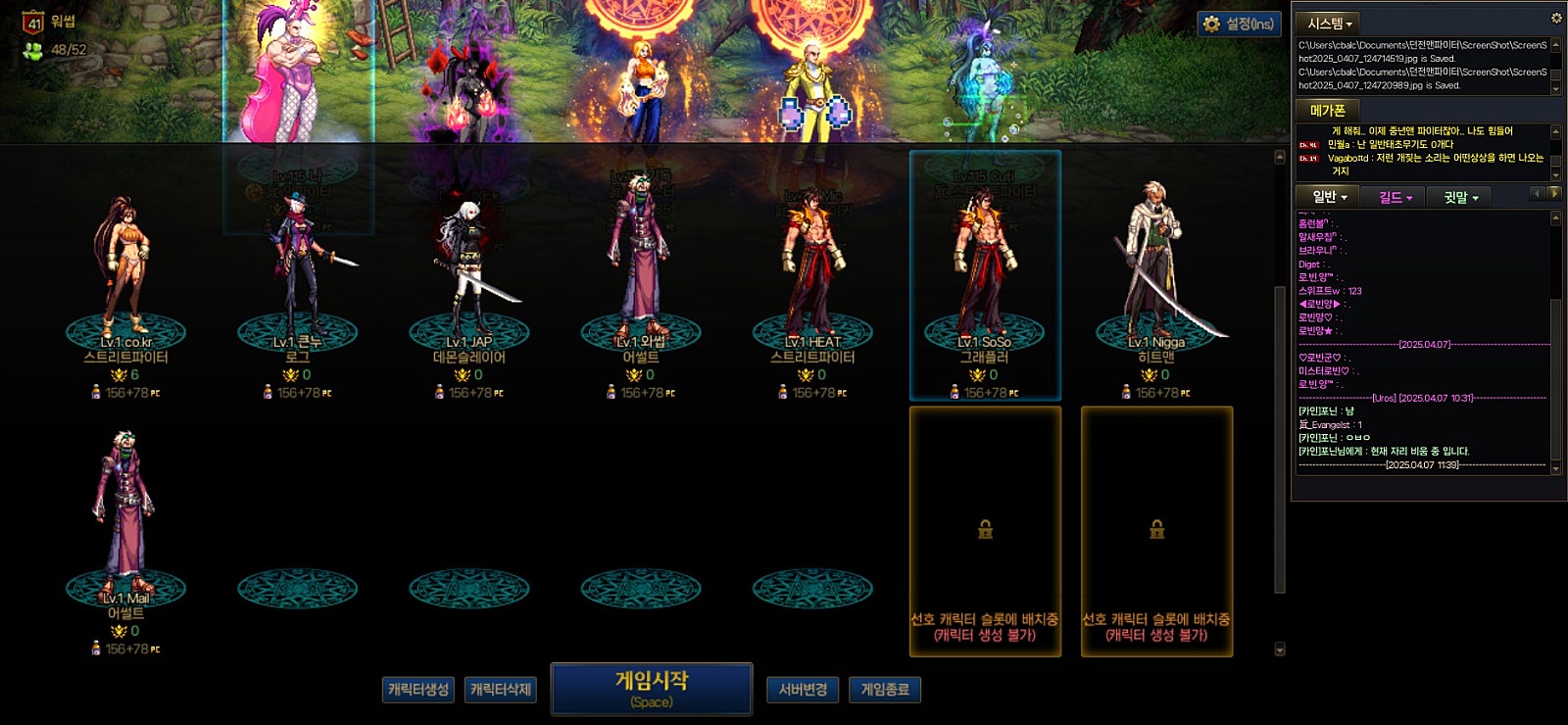Open 캐릭터생성 to create a character
Viewport: 1568px width, 725px height.
click(x=418, y=690)
